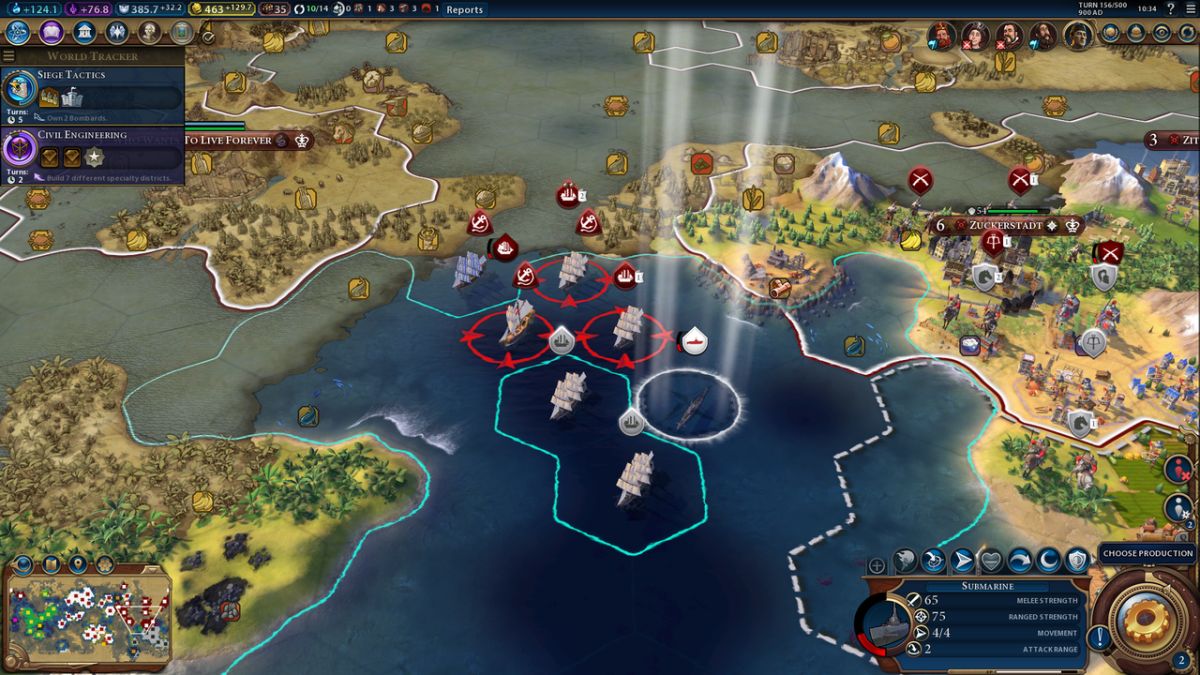This screenshot has height=675, width=1200.
Task: Activate the Submarine ranged attack action
Action: [933, 561]
